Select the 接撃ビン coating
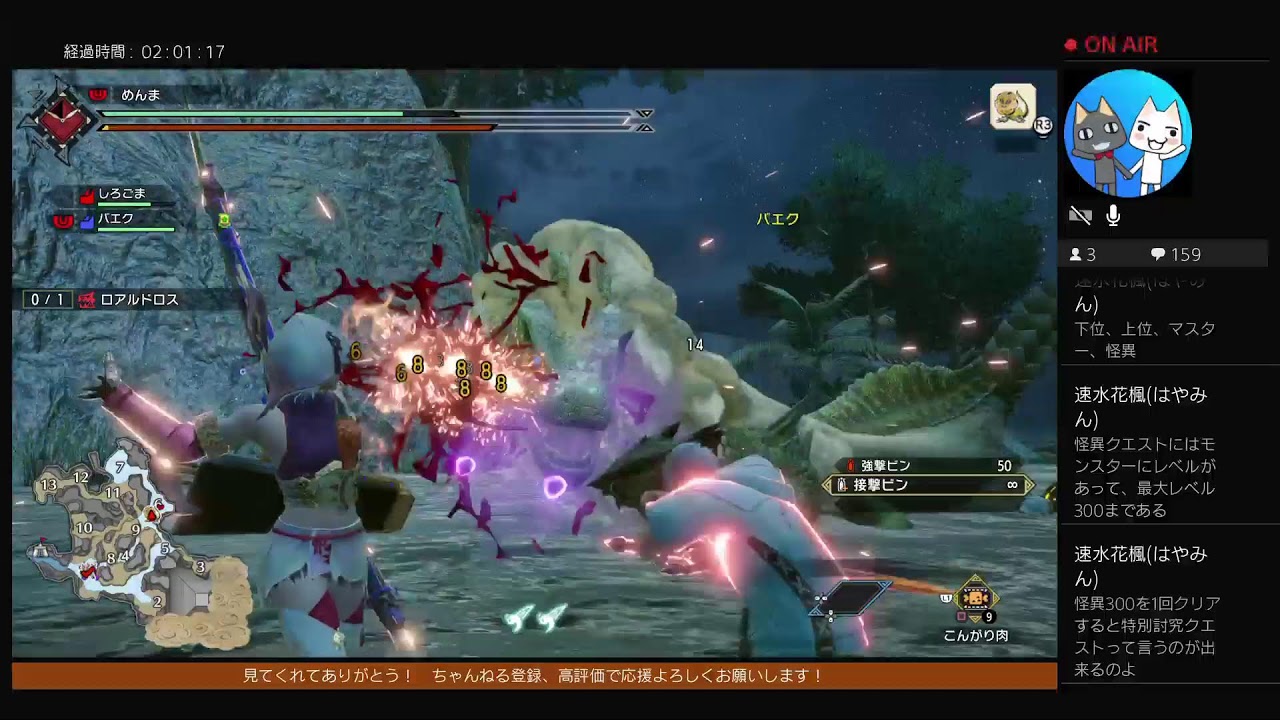 pos(927,485)
